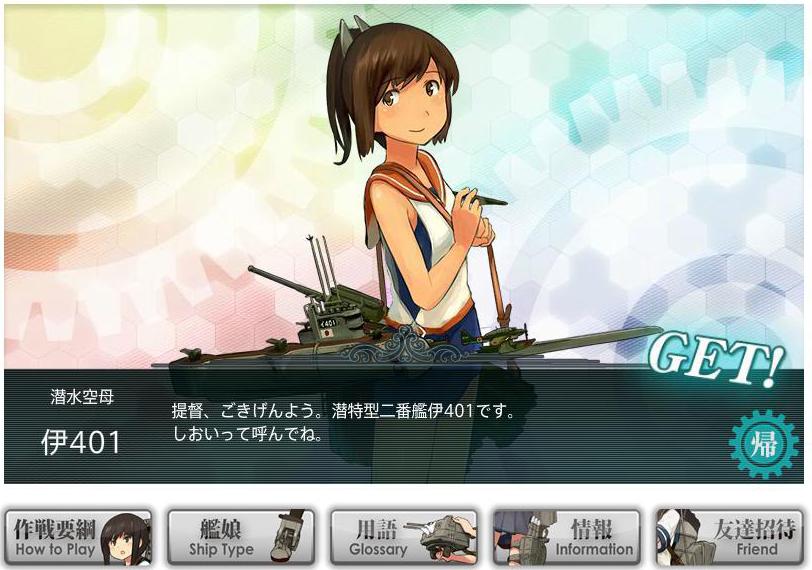Go to the Information page
The image size is (812, 570).
566,538
